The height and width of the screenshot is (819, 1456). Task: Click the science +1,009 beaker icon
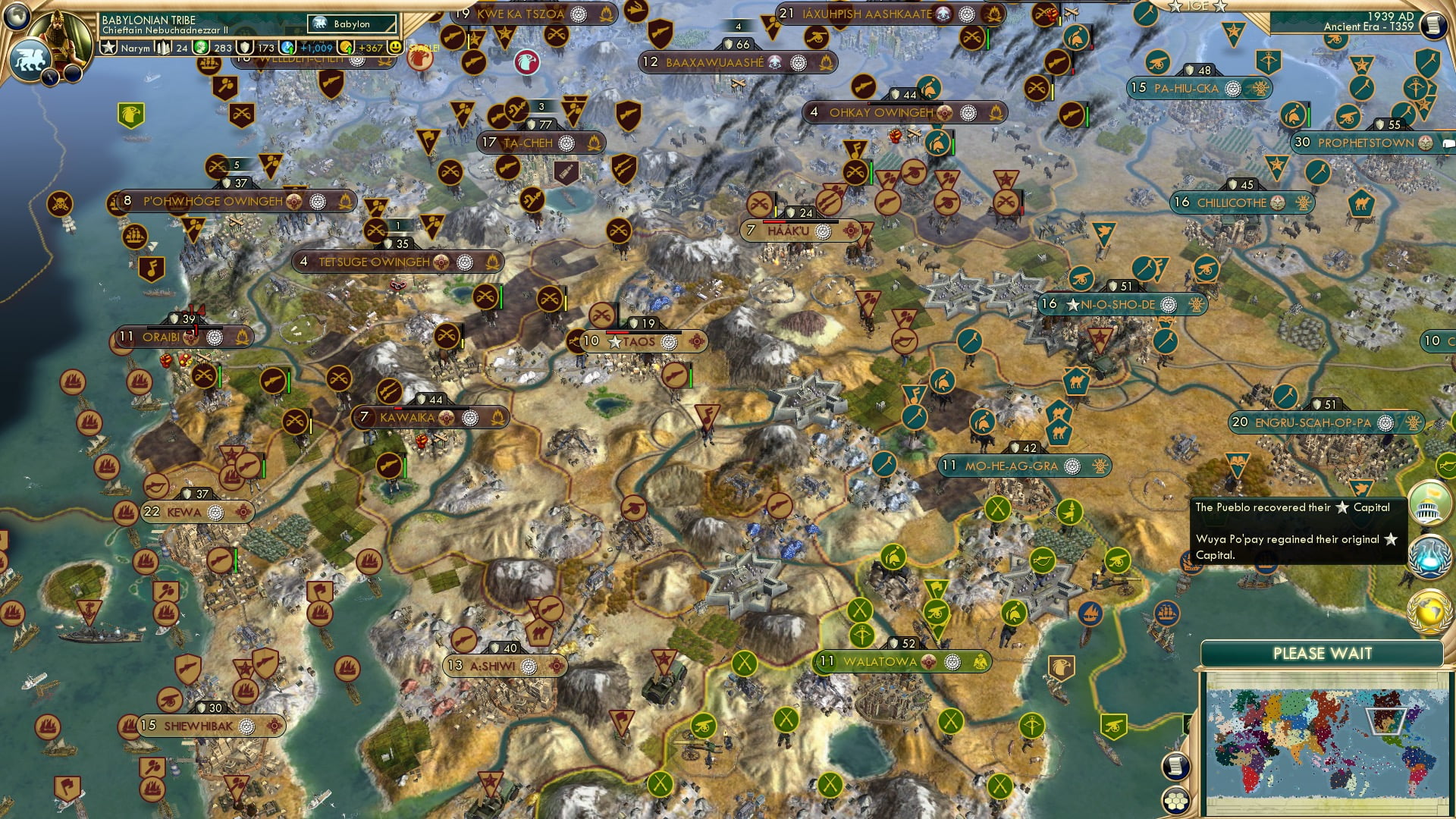tap(288, 48)
